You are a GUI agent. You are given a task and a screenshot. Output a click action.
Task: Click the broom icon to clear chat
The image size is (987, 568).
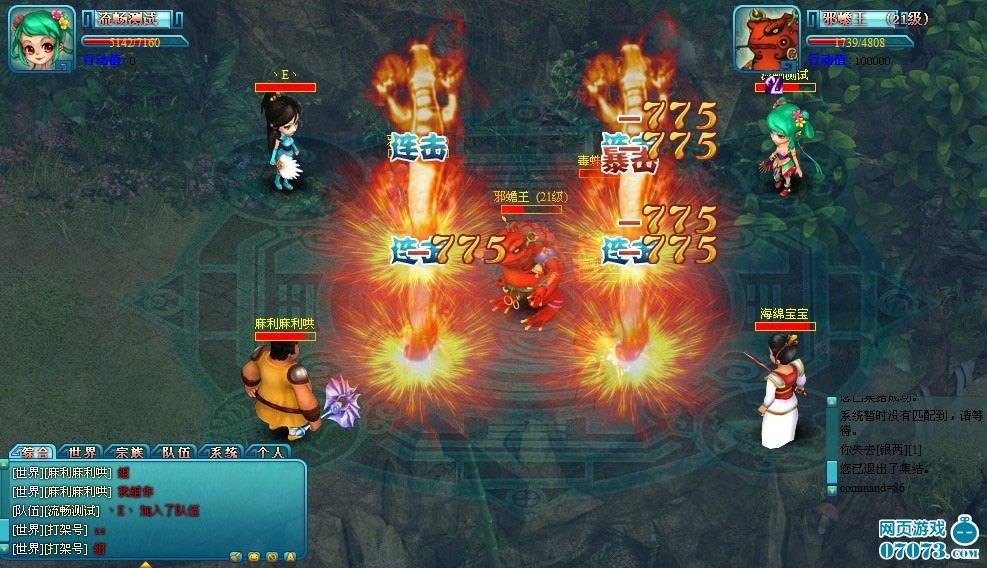point(236,556)
